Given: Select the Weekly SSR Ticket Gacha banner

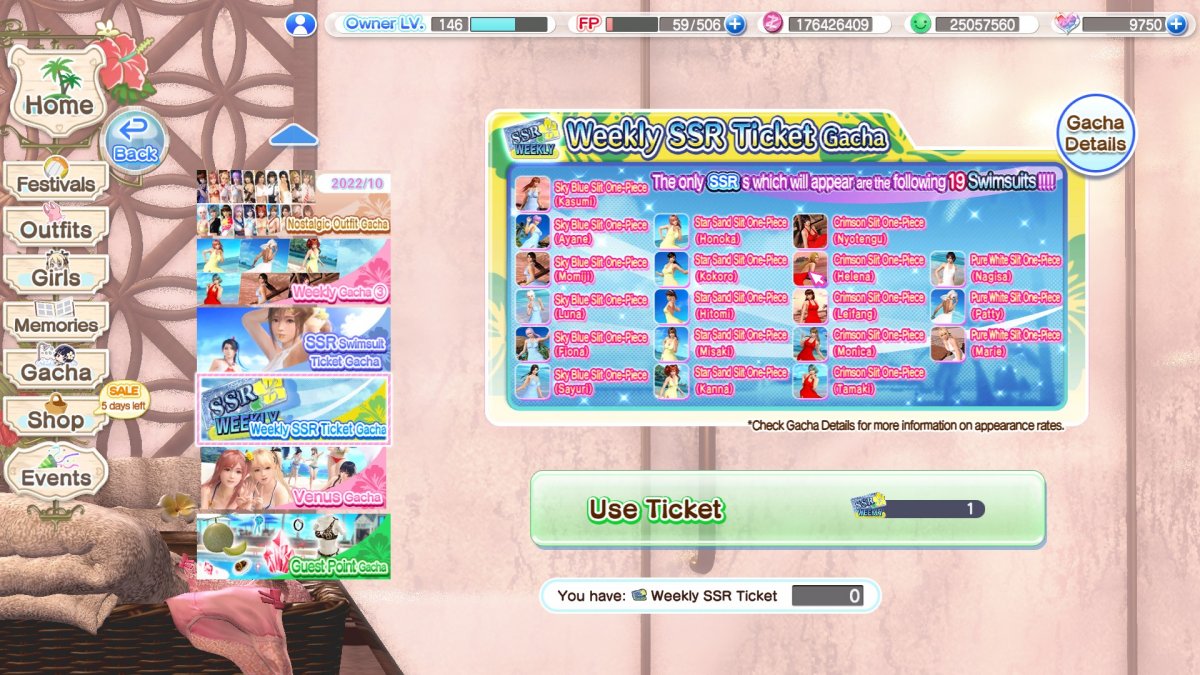Looking at the screenshot, I should [293, 409].
